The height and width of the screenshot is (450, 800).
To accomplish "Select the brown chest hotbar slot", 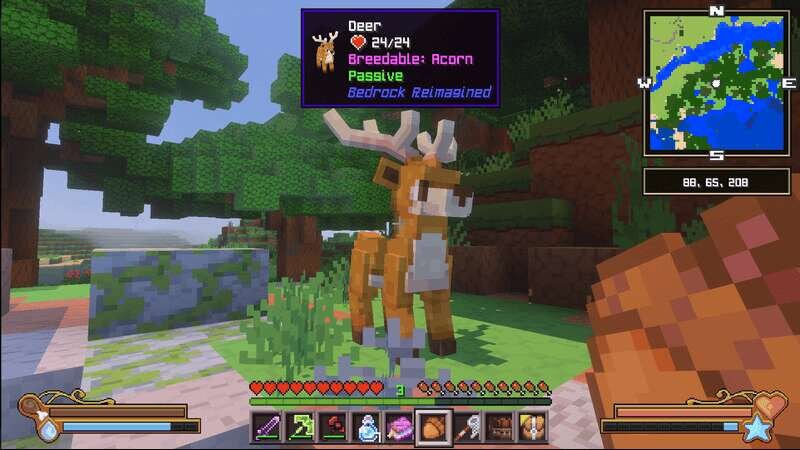I will coord(500,425).
